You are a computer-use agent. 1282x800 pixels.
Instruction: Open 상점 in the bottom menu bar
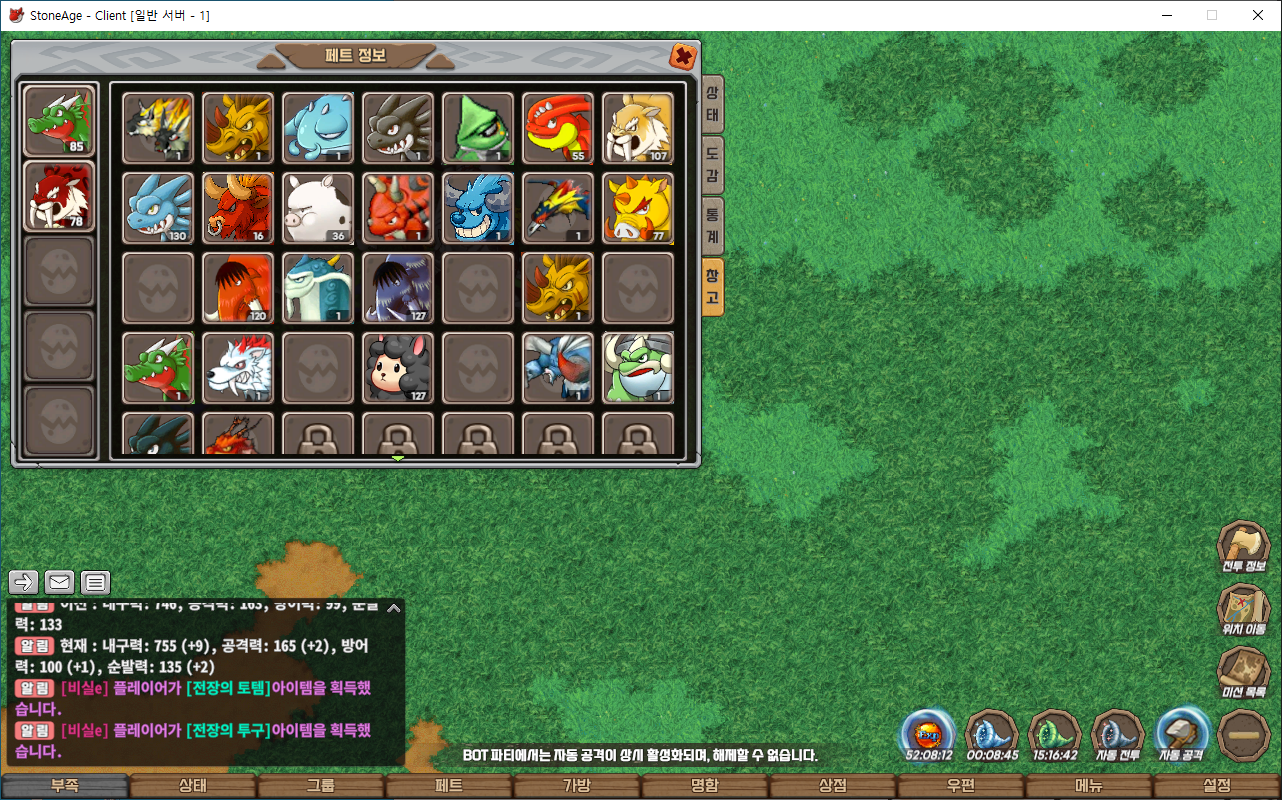click(x=833, y=786)
